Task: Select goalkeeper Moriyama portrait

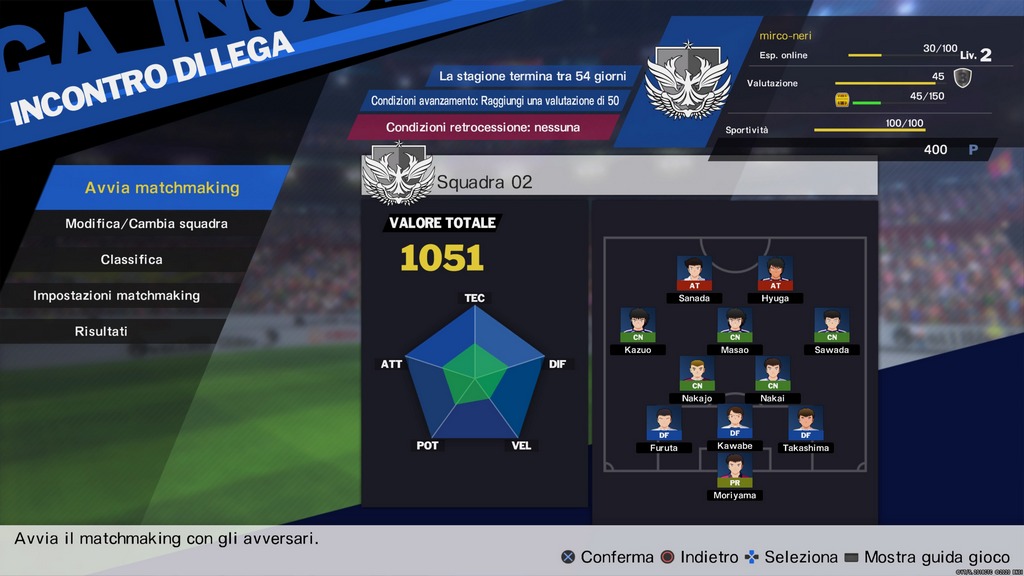Action: (x=735, y=471)
